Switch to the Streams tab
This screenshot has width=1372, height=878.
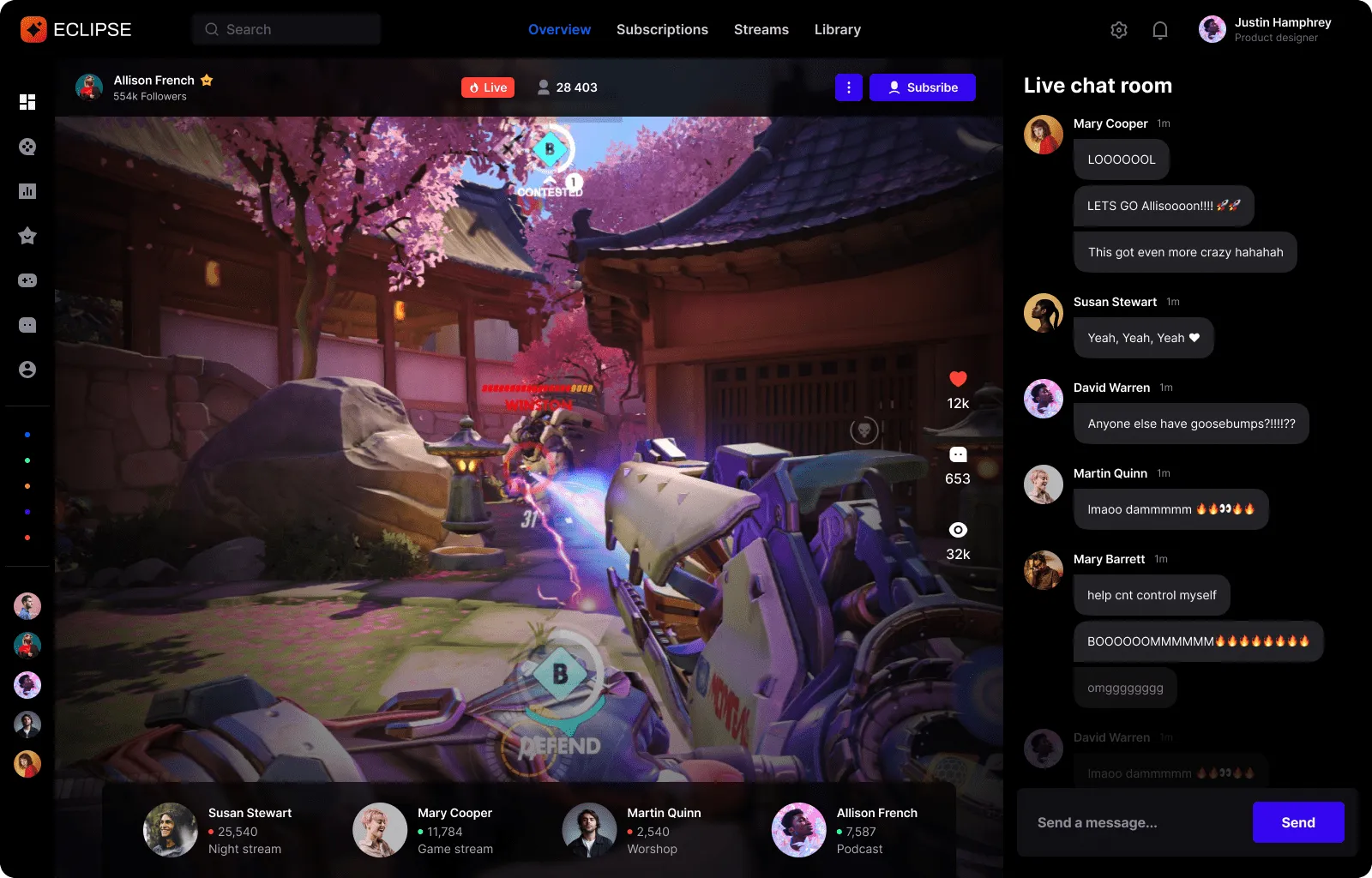click(x=761, y=29)
